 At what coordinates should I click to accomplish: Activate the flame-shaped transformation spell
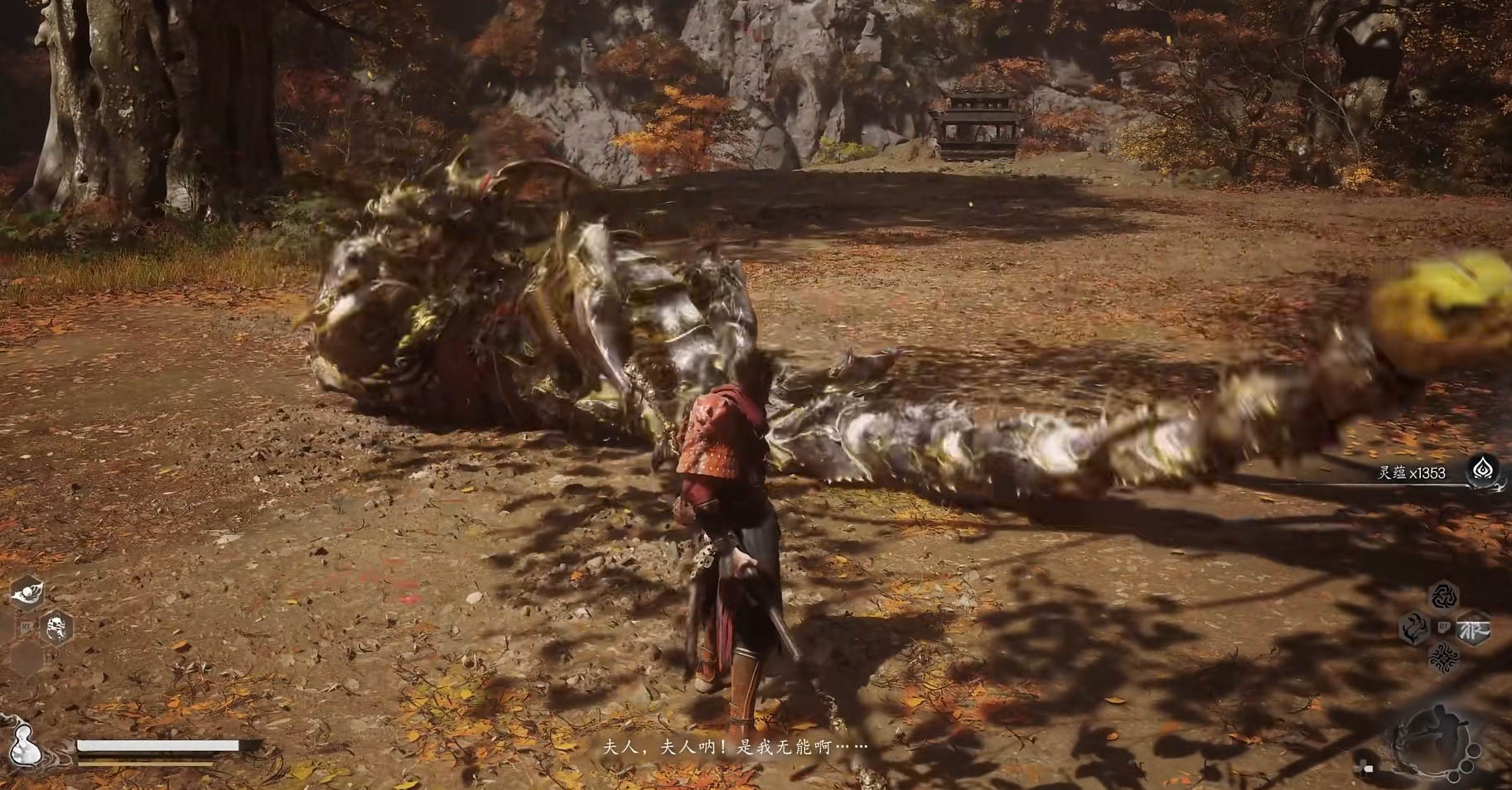tap(1413, 629)
